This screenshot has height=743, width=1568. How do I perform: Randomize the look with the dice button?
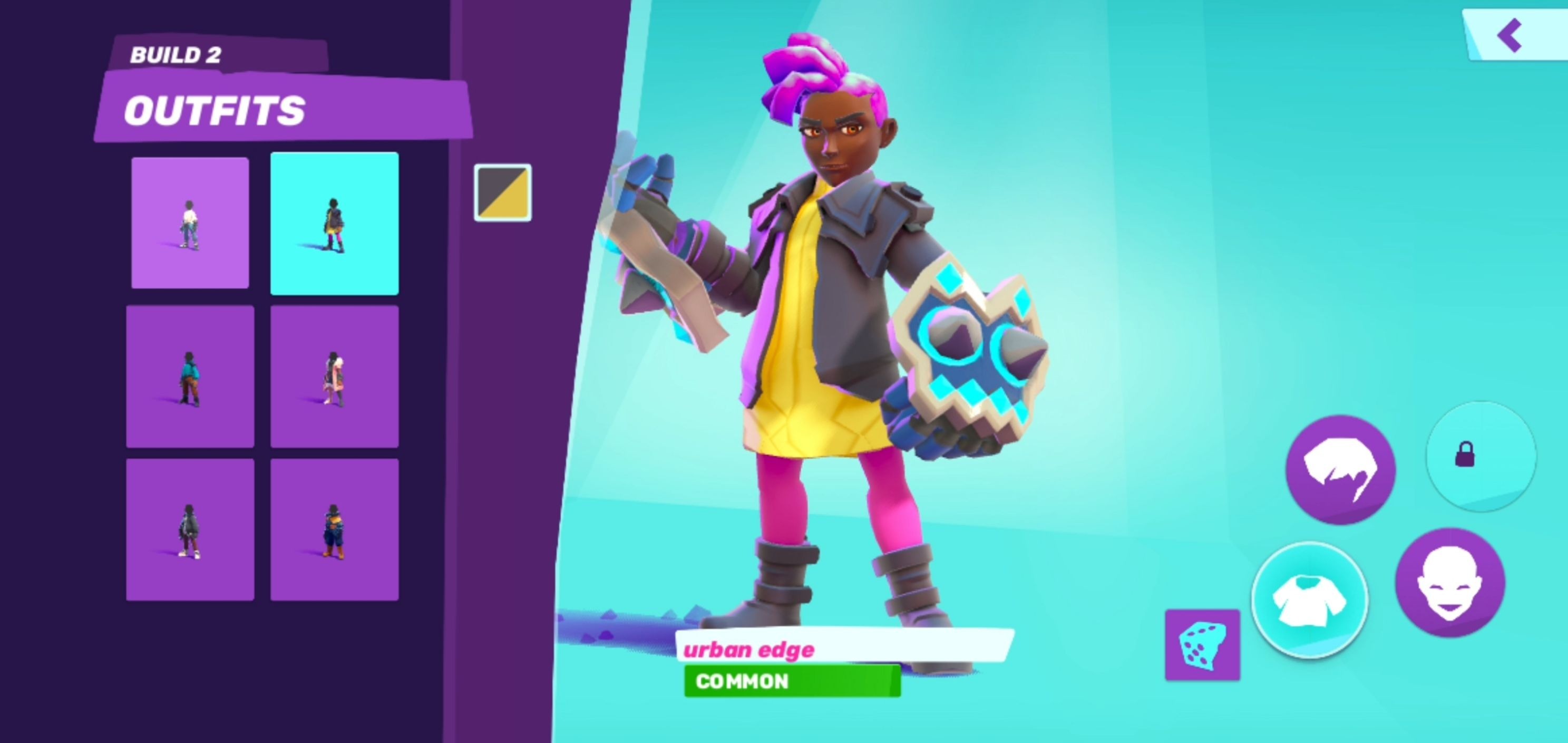tap(1202, 644)
